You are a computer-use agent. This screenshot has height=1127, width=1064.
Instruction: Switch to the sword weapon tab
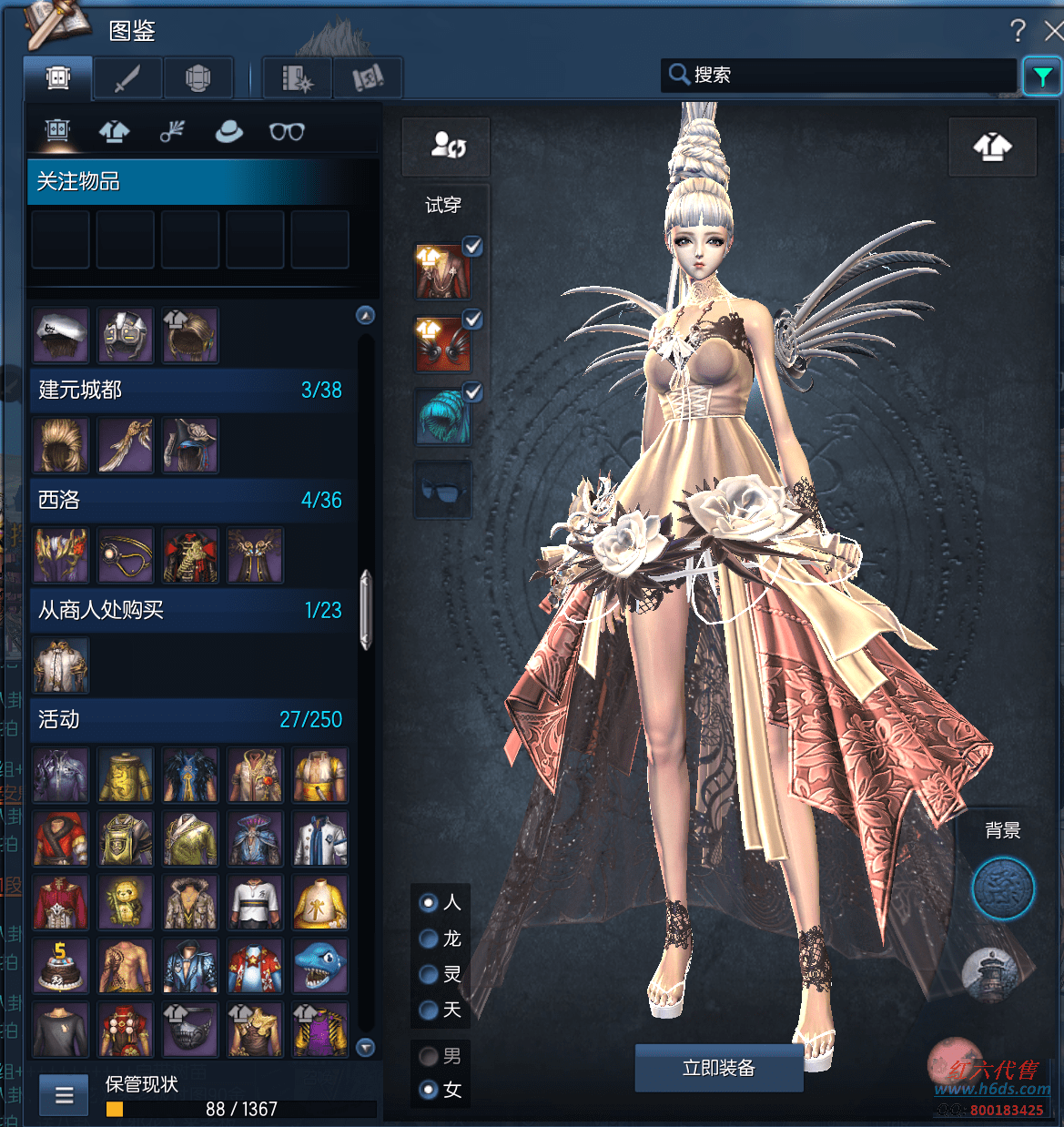[x=127, y=78]
